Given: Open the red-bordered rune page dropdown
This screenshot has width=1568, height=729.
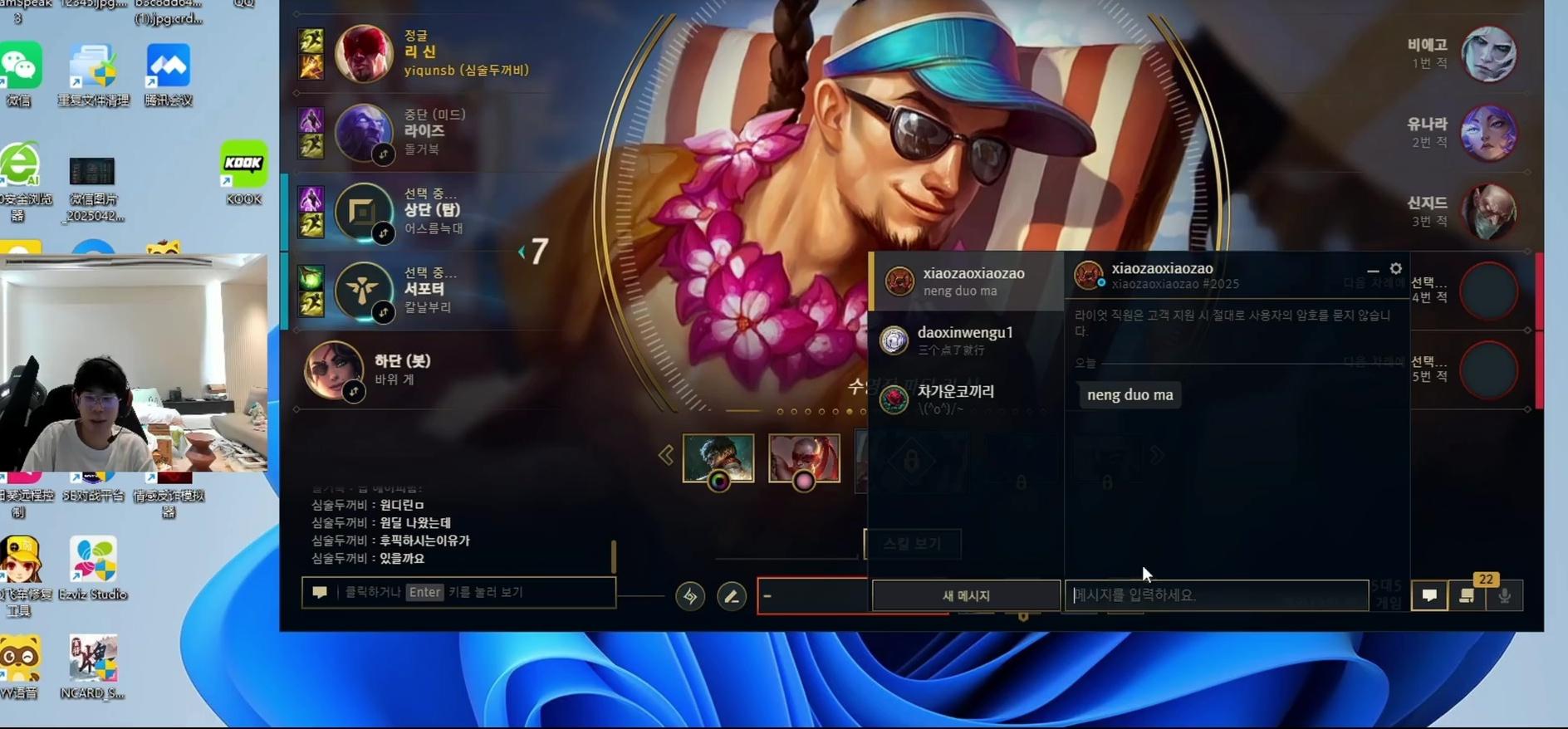Looking at the screenshot, I should coord(812,596).
